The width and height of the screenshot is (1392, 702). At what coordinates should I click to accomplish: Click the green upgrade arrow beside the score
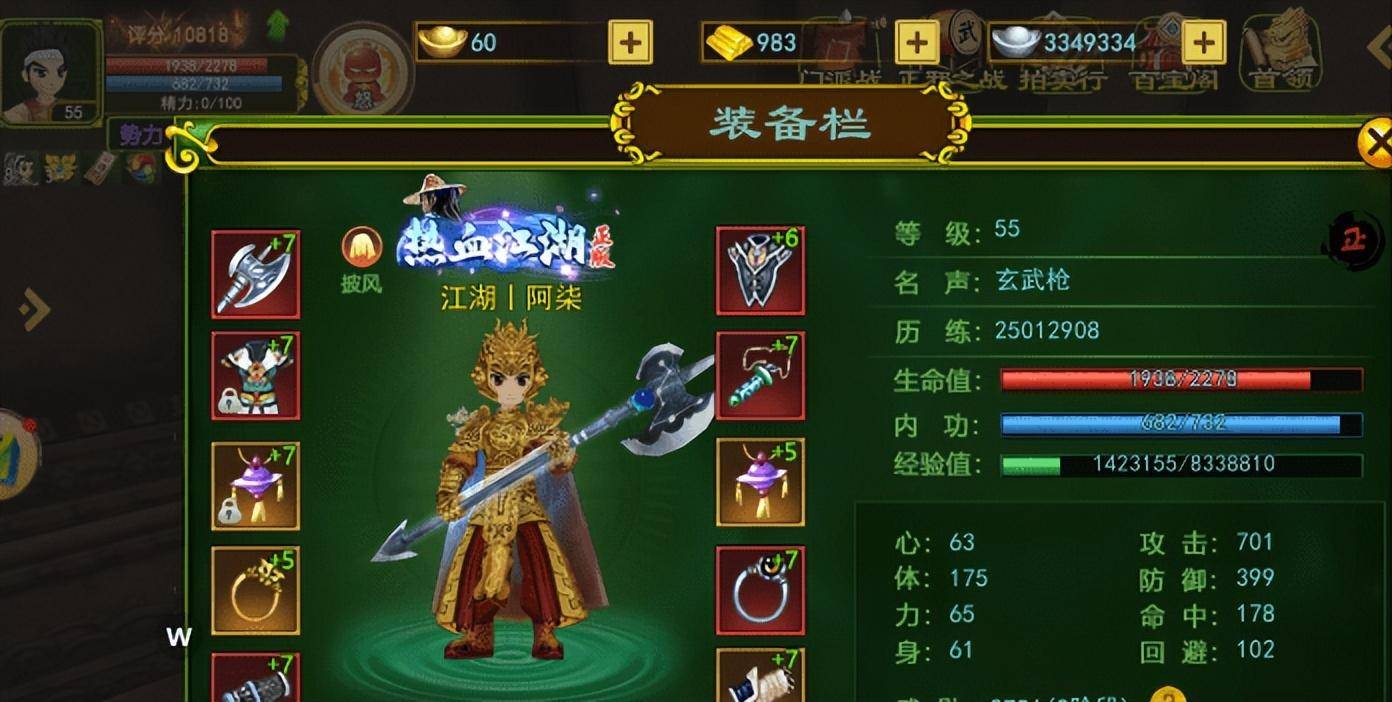[278, 26]
